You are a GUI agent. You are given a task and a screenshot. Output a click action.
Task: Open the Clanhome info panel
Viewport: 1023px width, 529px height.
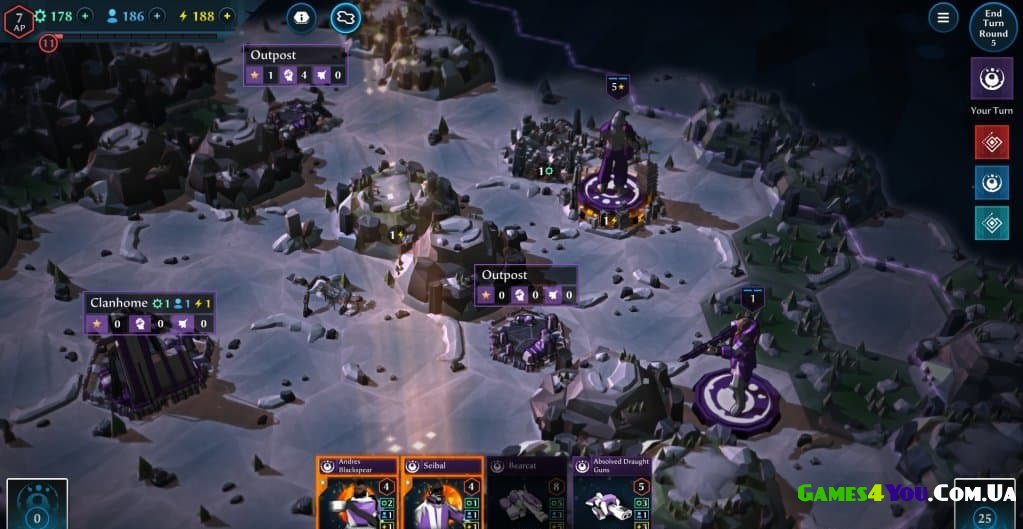[x=150, y=303]
